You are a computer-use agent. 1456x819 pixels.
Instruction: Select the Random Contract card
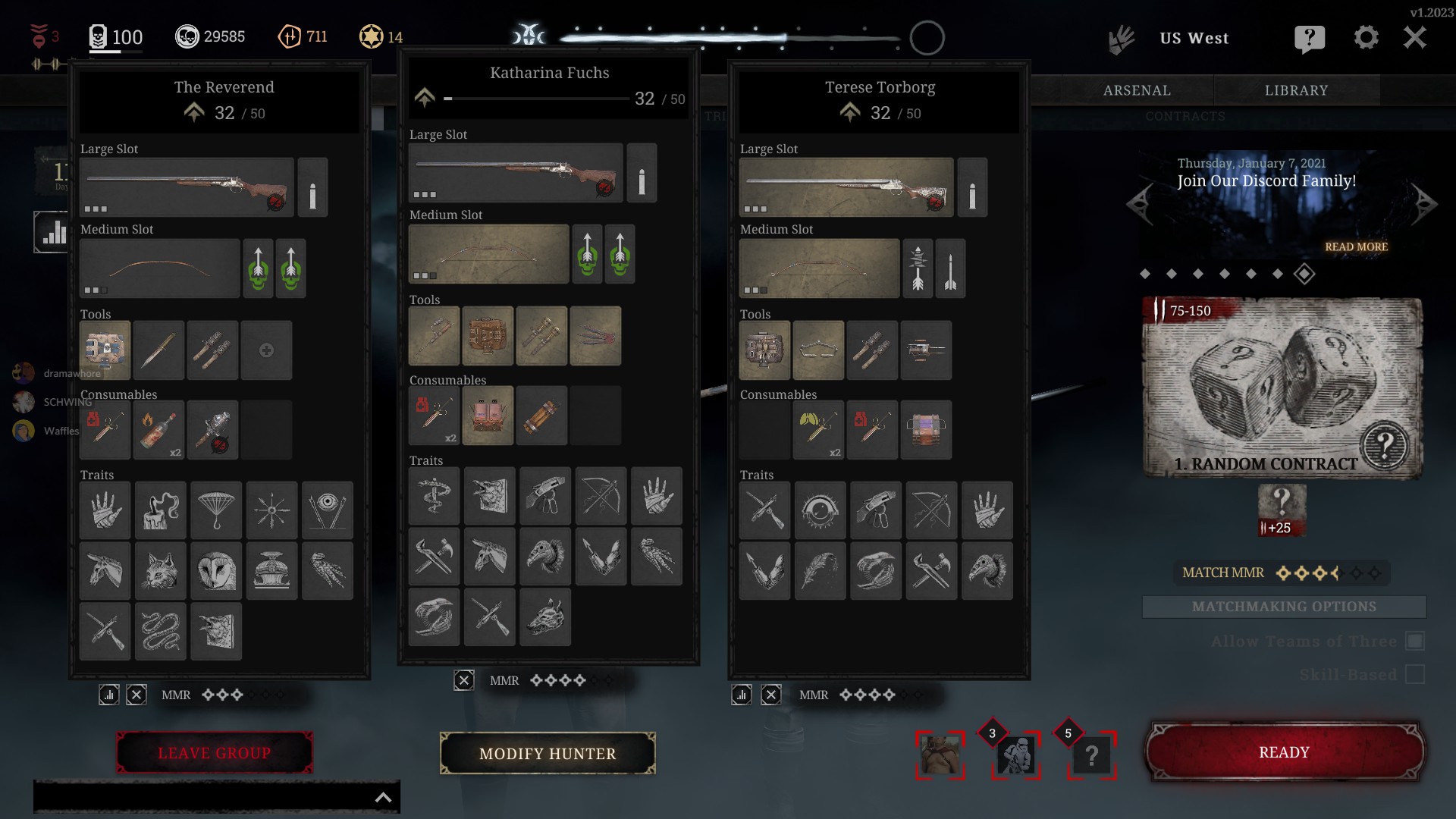1282,388
